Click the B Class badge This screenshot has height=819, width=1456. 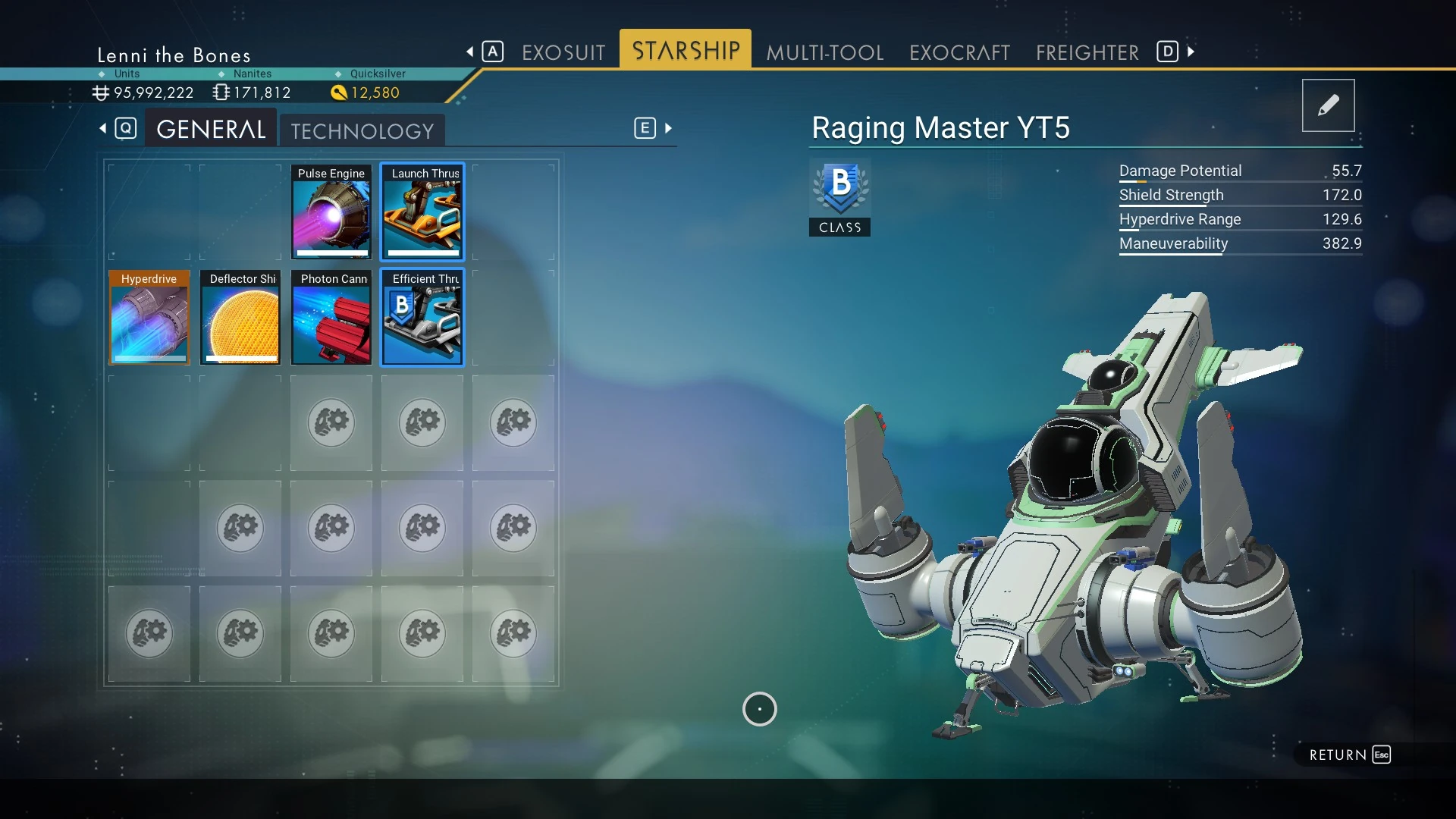[x=839, y=197]
